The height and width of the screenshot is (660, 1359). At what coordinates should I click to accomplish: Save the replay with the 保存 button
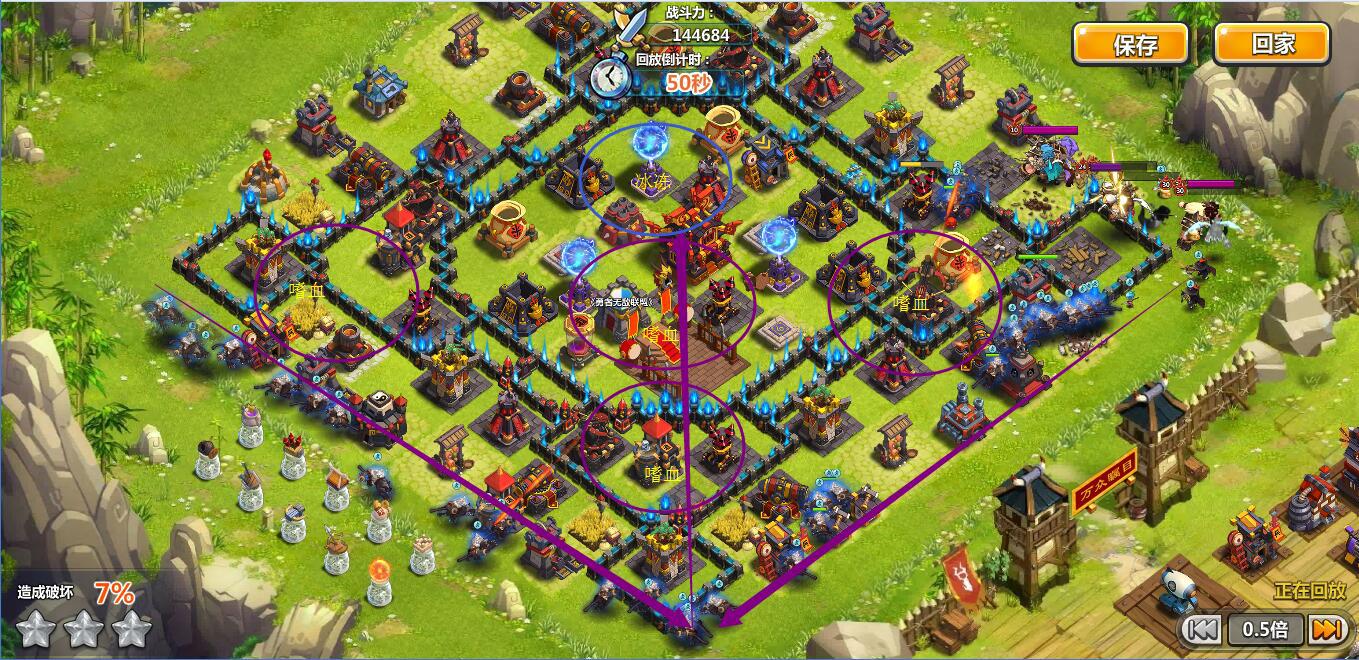(1131, 45)
